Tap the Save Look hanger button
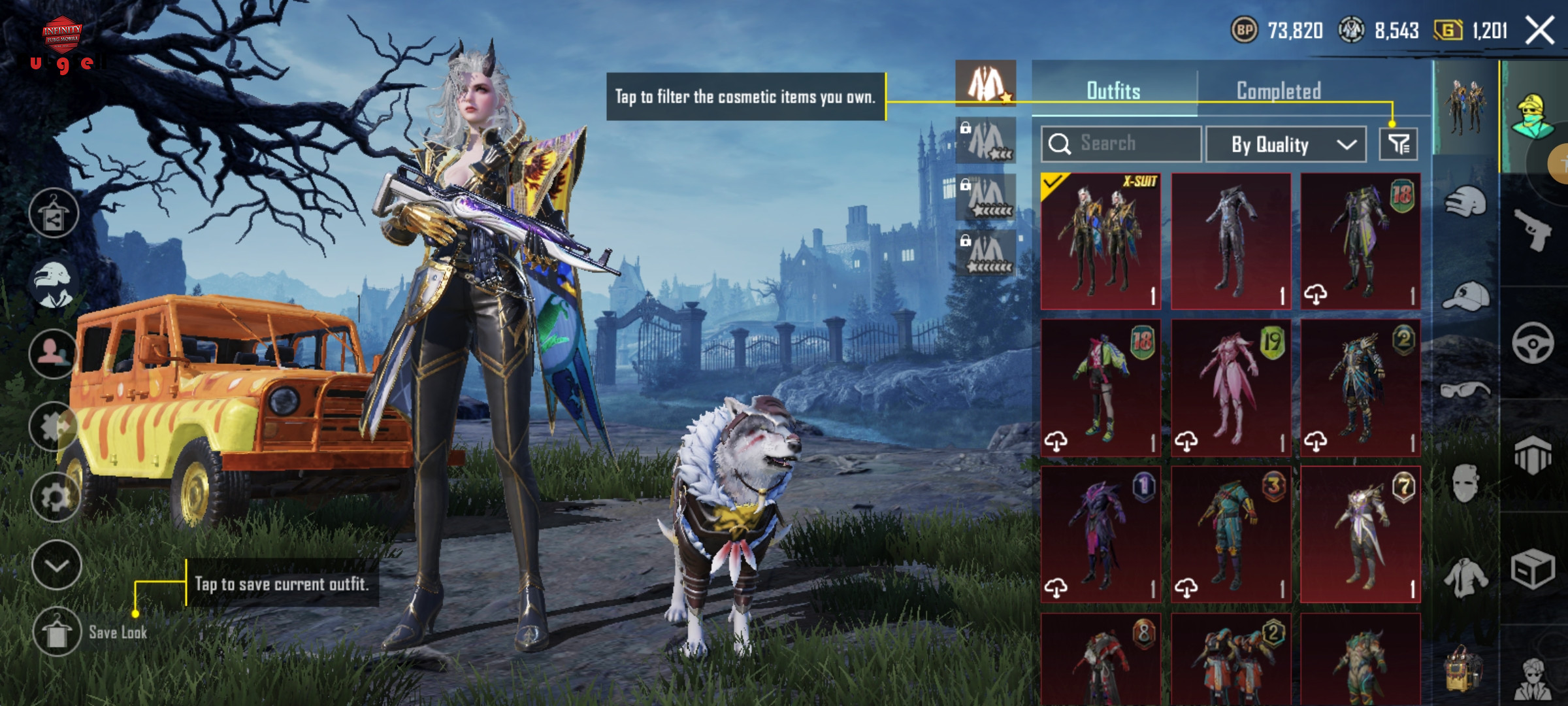Viewport: 1568px width, 706px height. (57, 631)
